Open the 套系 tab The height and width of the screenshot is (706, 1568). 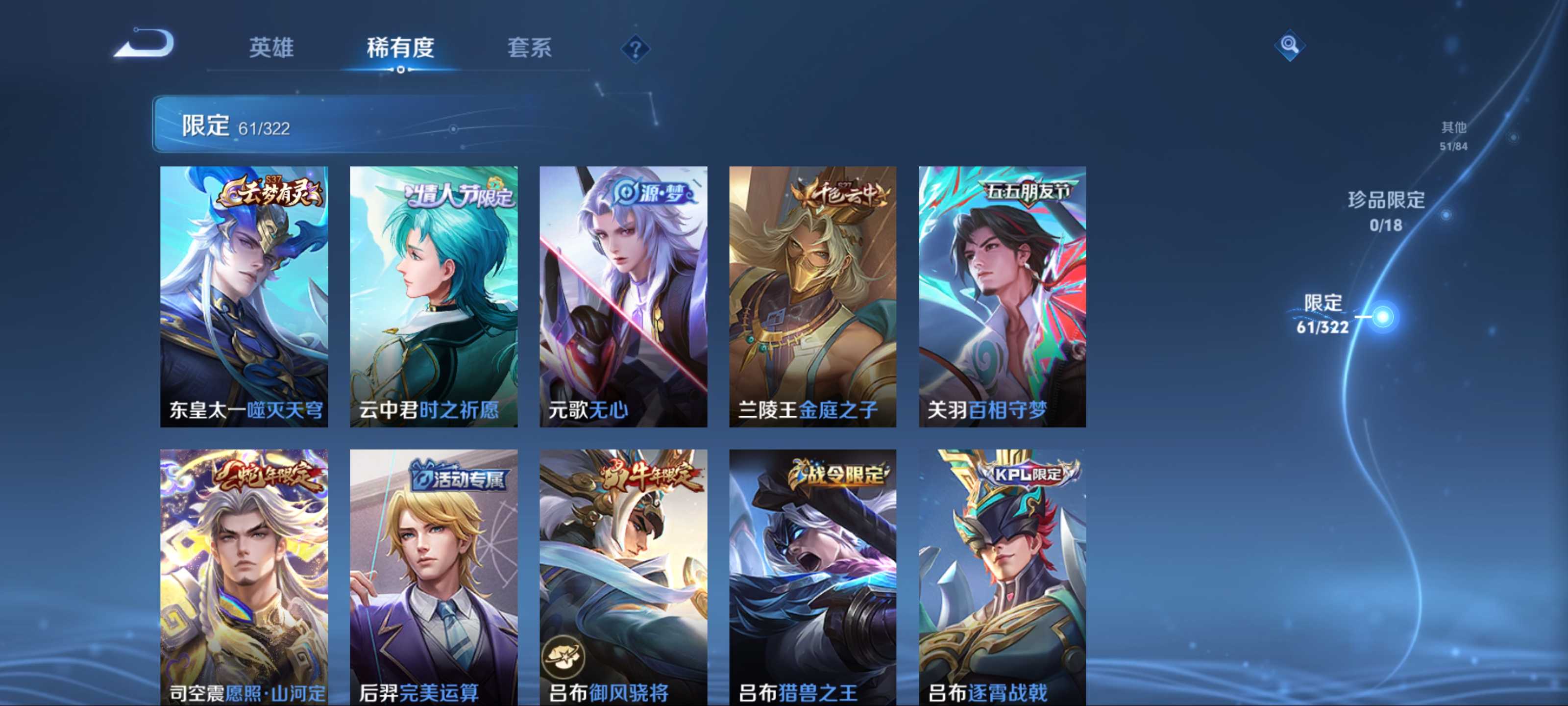pyautogui.click(x=529, y=48)
